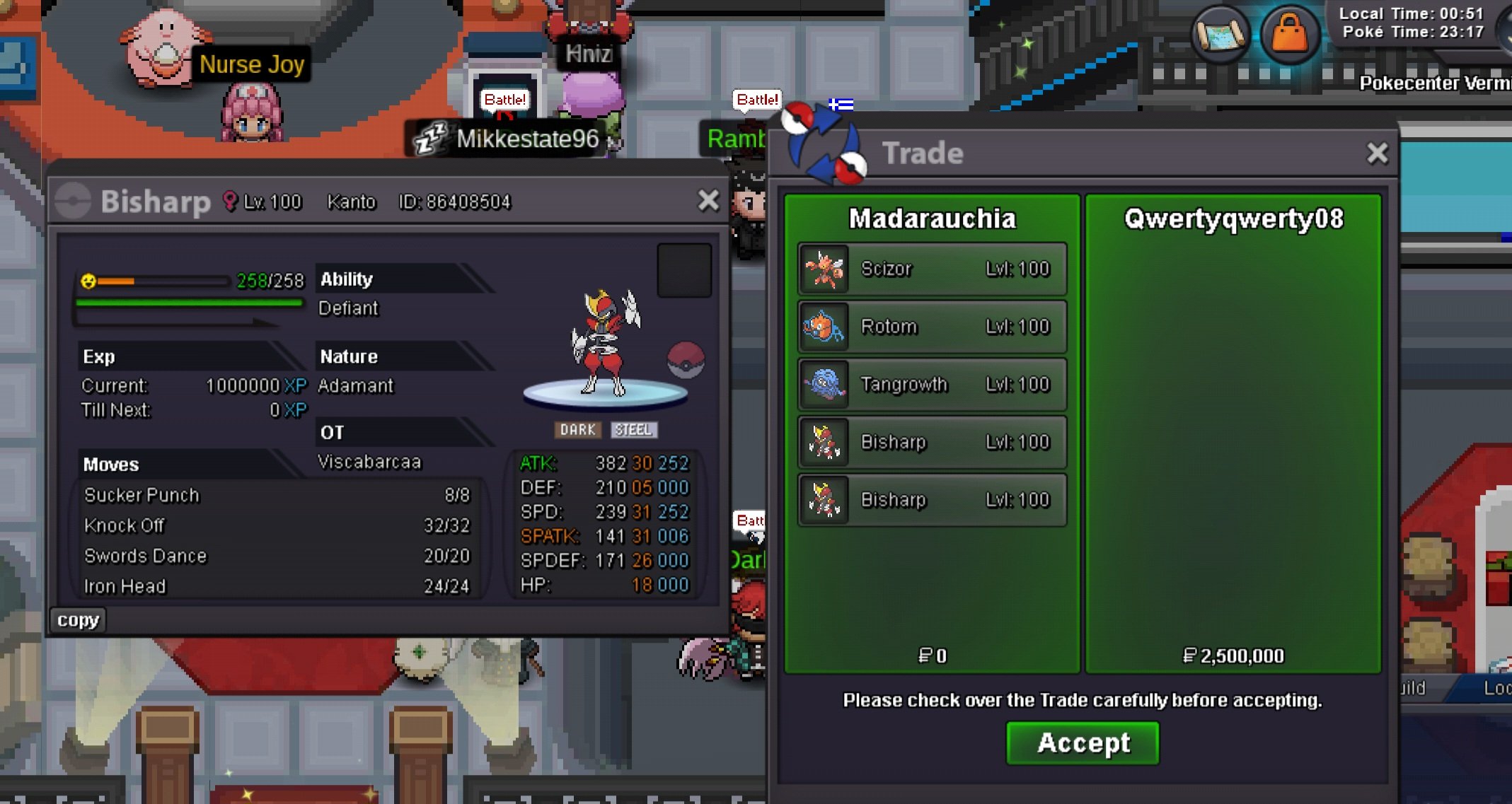Accept the trade offer
Viewport: 1512px width, 804px height.
[x=1083, y=742]
